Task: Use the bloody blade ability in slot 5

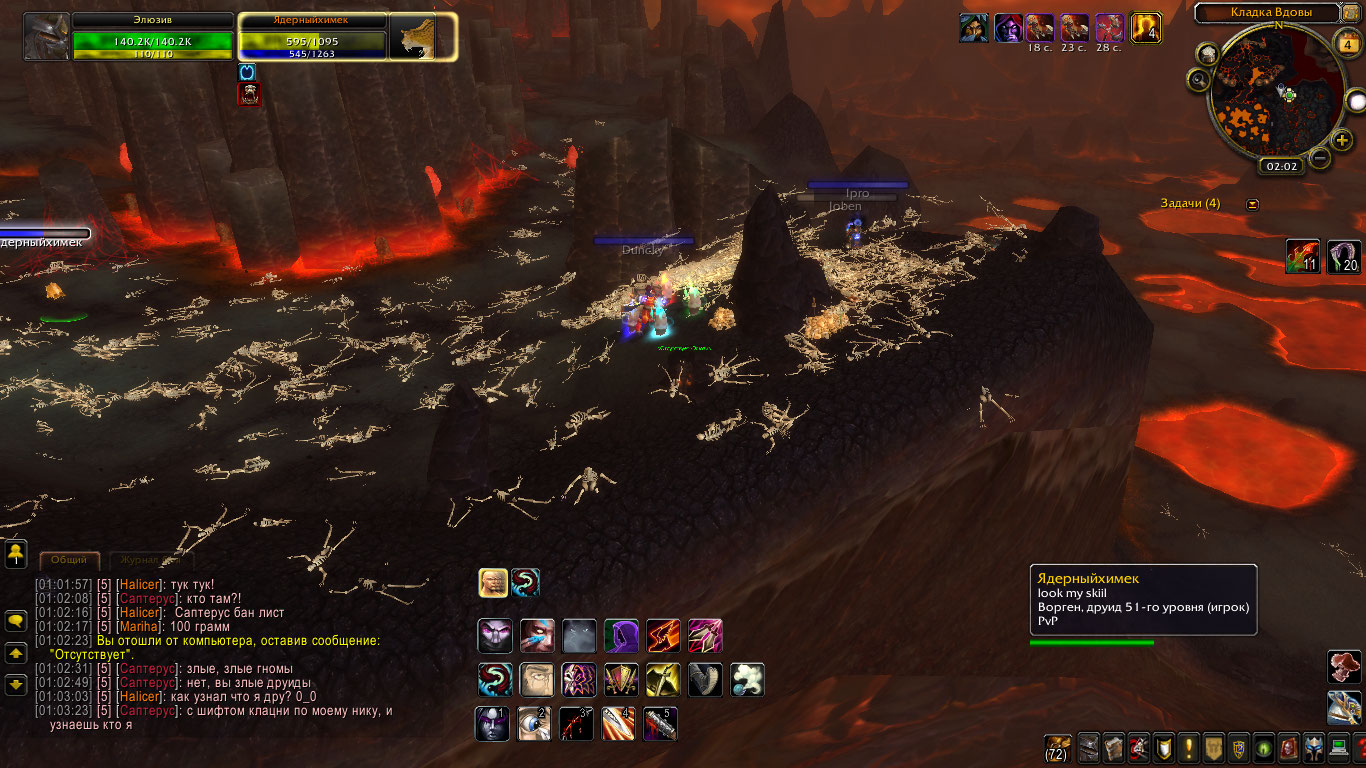Action: [660, 723]
